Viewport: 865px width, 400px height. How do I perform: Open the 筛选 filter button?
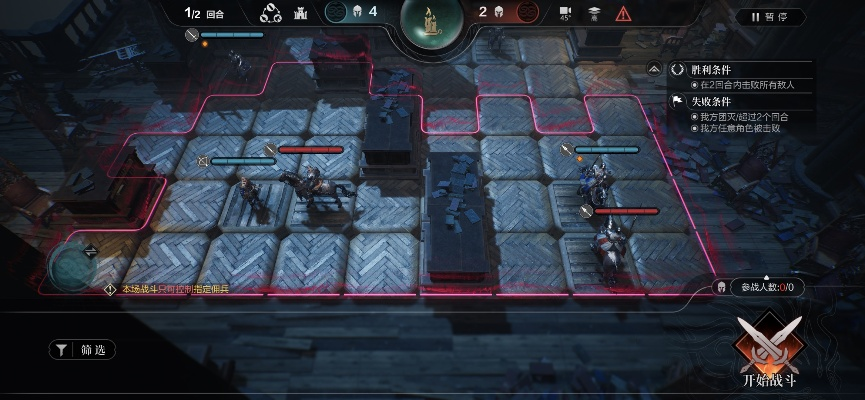click(x=83, y=350)
